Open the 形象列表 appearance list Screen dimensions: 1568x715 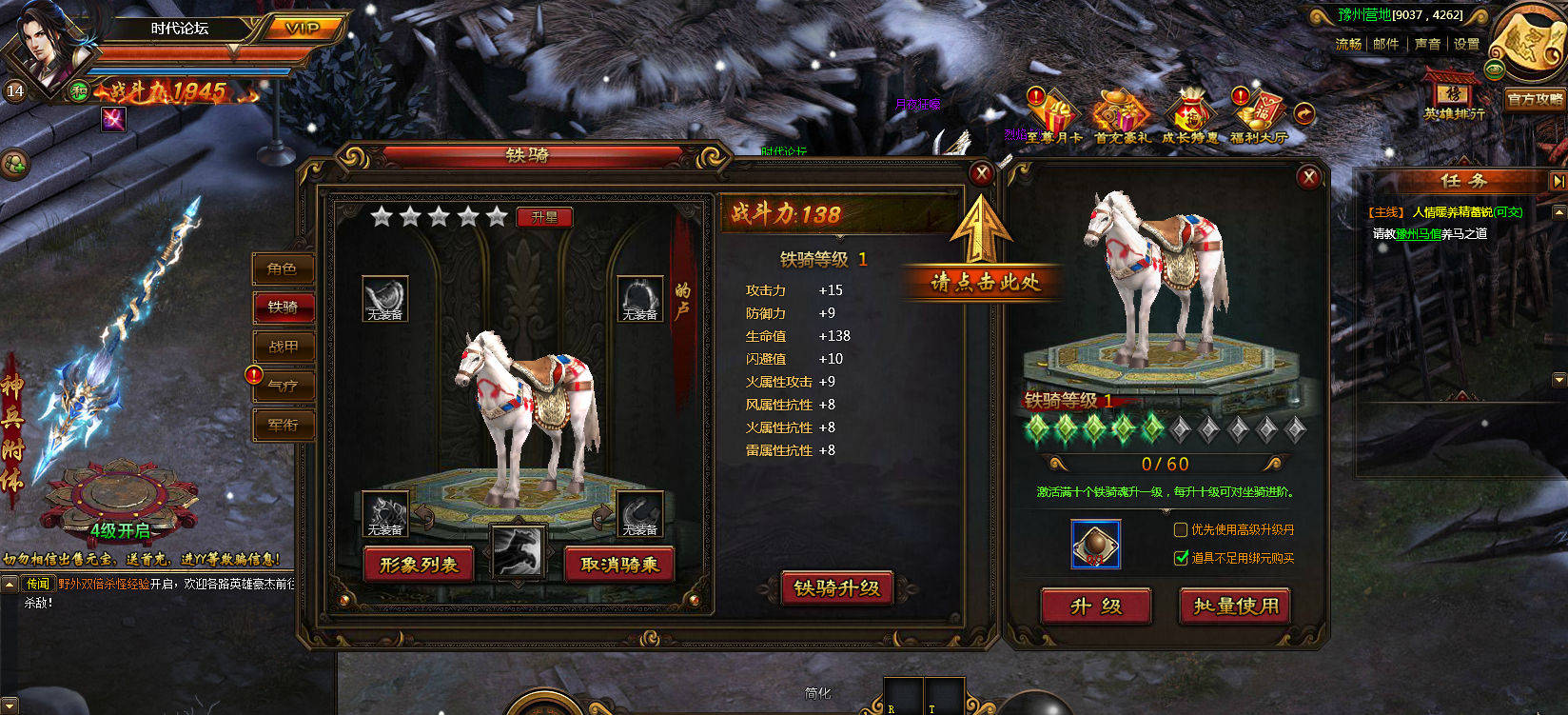pos(419,566)
